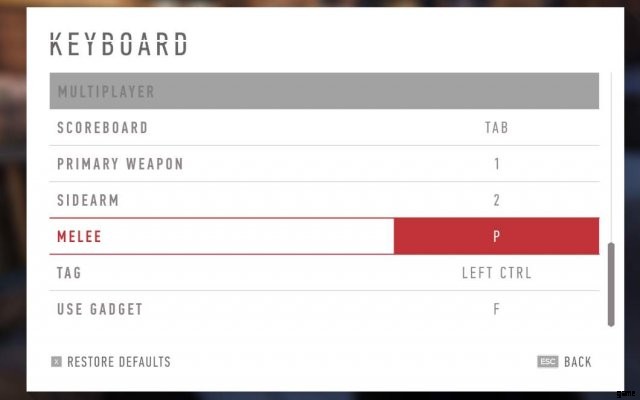
Task: Go back from the Keyboard menu
Action: 565,362
